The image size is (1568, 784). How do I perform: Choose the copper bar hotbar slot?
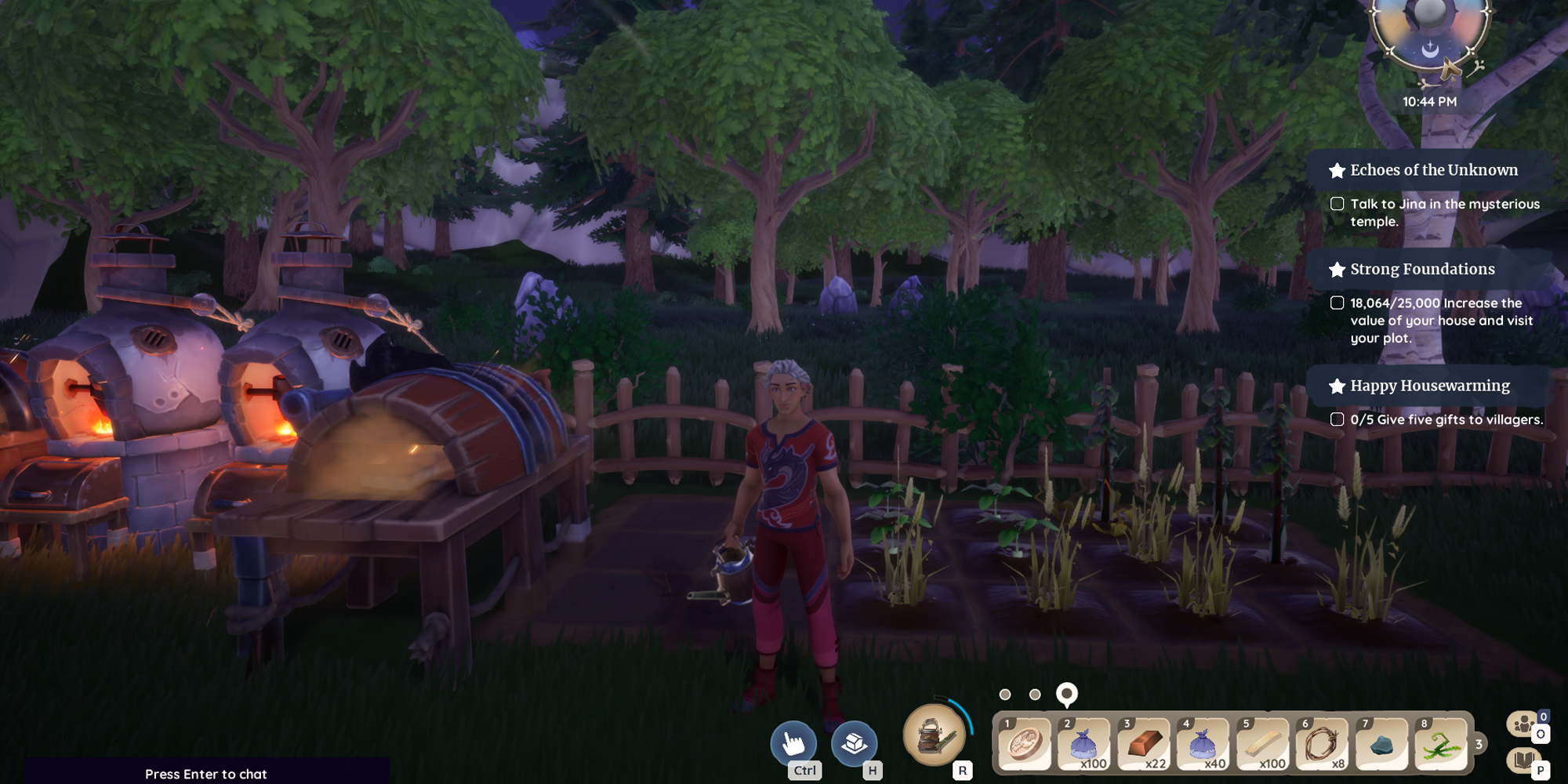pos(1144,743)
